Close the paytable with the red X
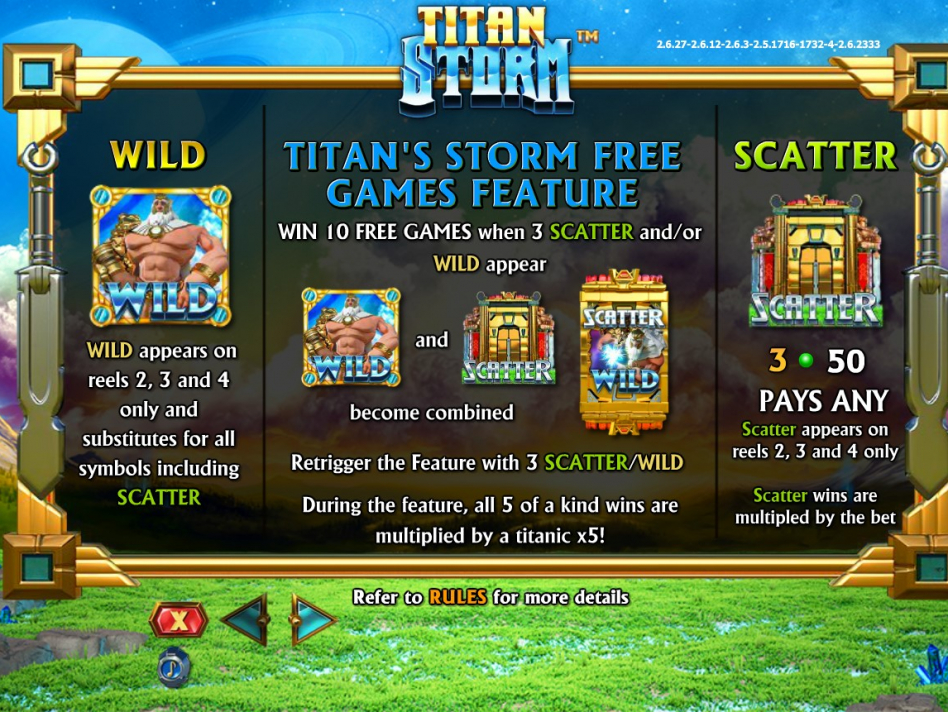The height and width of the screenshot is (712, 948). click(178, 620)
